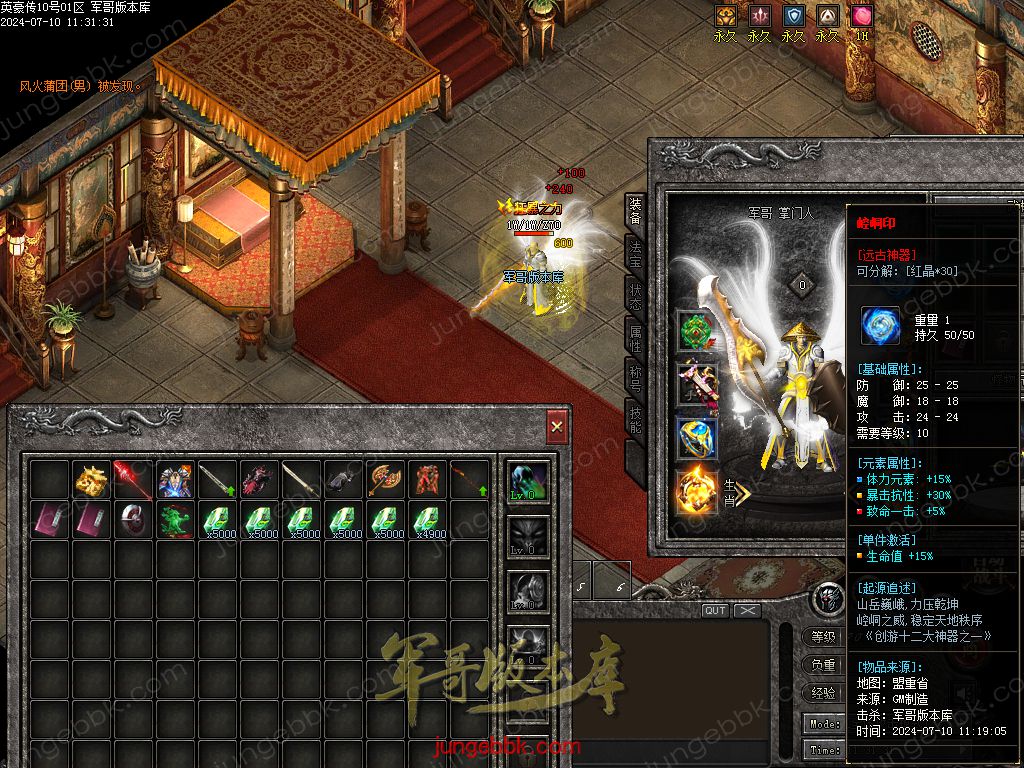Image resolution: width=1024 pixels, height=768 pixels.
Task: Select the blue ring equipment slot
Action: 697,438
